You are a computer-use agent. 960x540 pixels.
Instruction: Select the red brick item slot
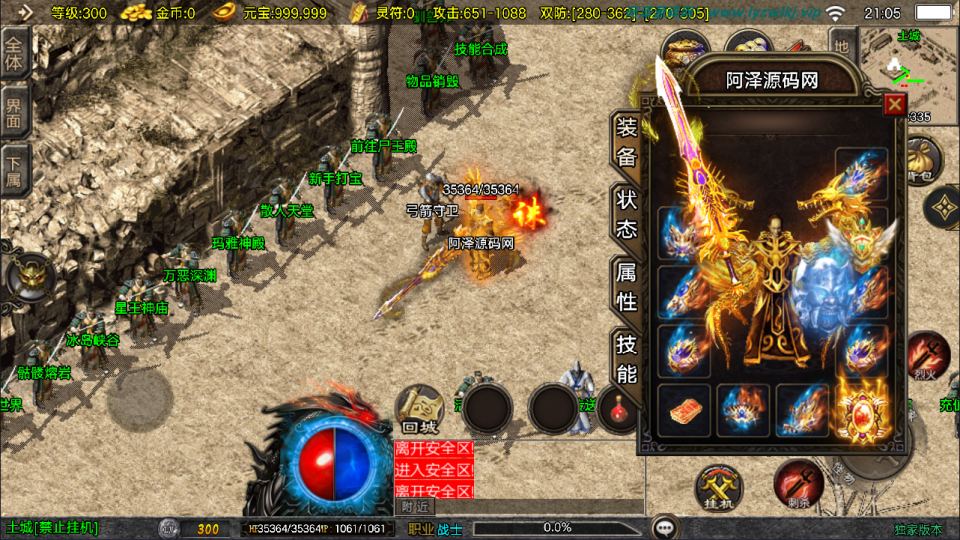pos(685,409)
